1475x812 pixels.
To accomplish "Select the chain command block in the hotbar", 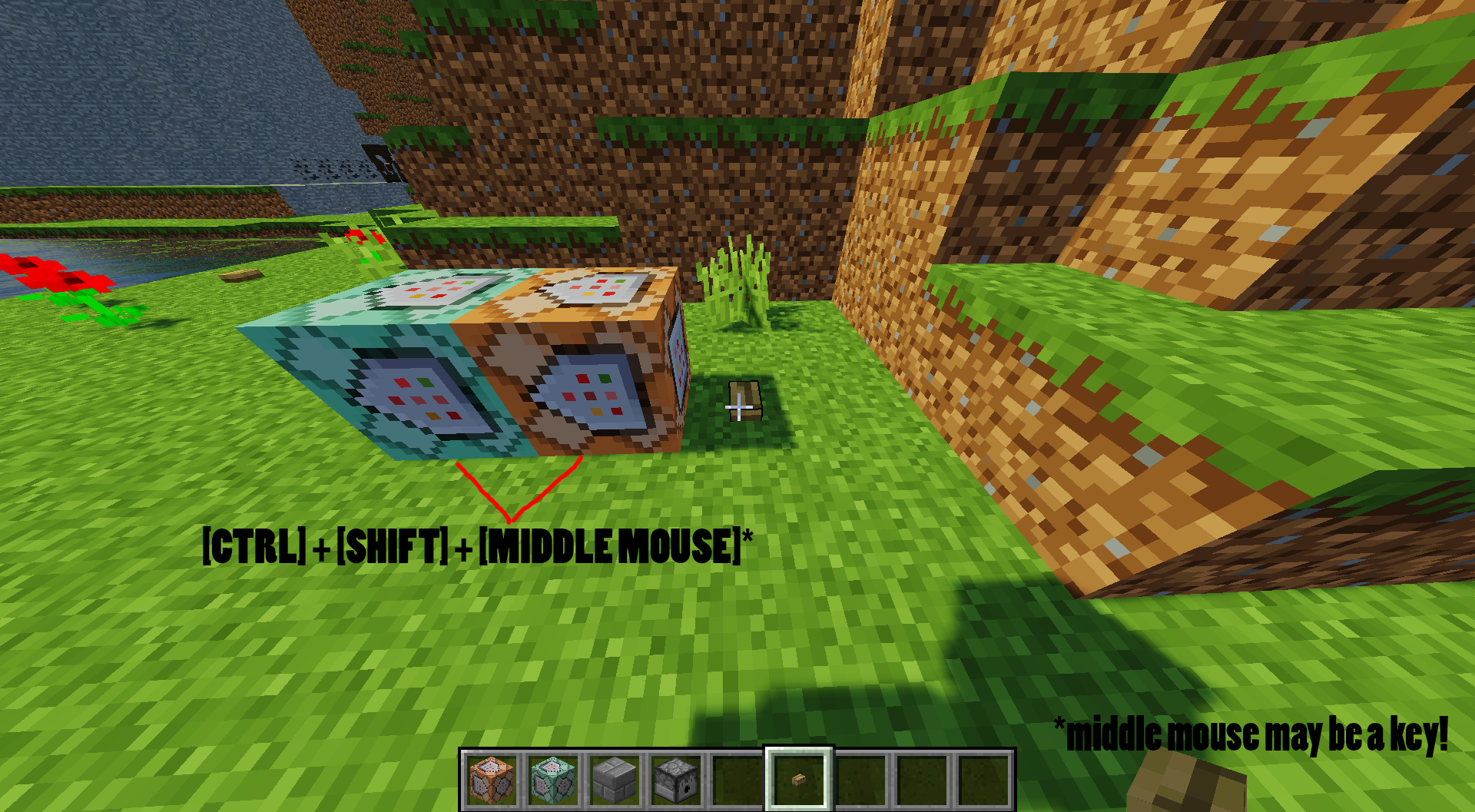I will point(554,781).
